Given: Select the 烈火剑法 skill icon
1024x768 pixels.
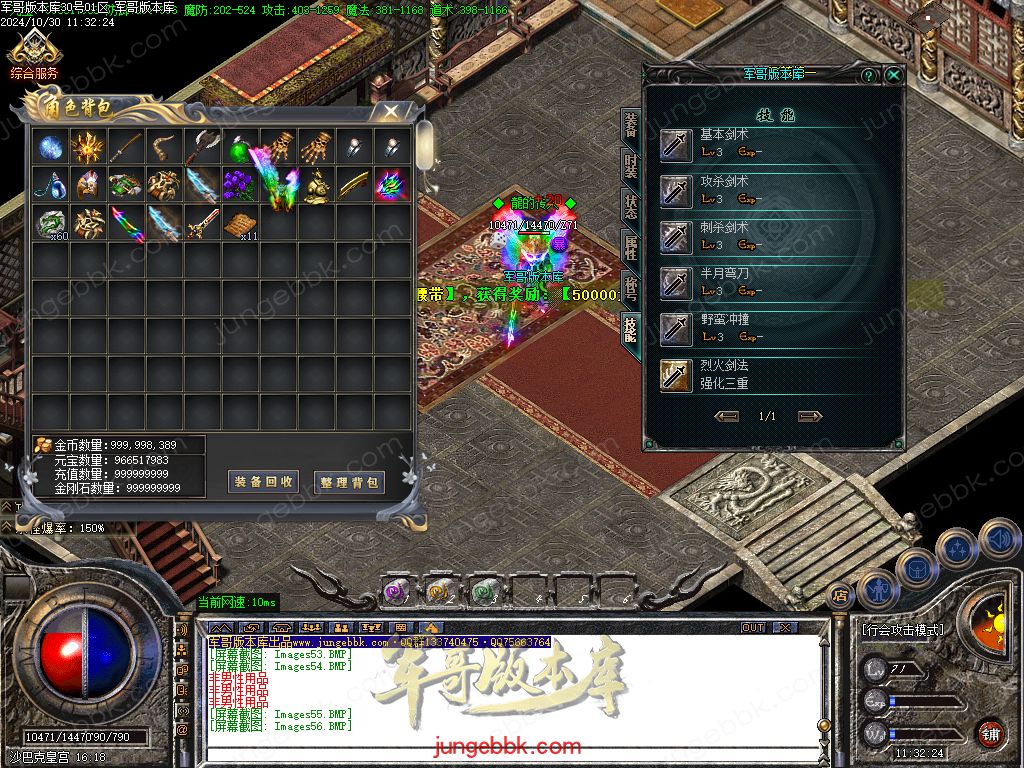Looking at the screenshot, I should click(676, 375).
